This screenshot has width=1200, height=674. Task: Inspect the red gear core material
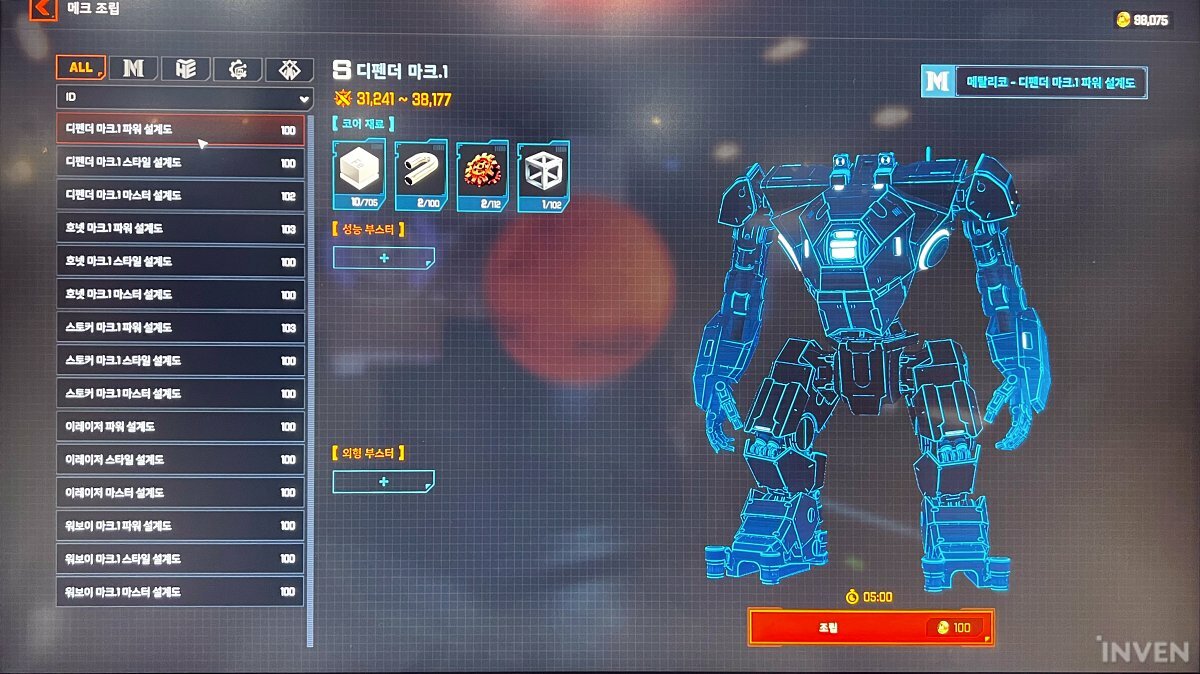(483, 176)
